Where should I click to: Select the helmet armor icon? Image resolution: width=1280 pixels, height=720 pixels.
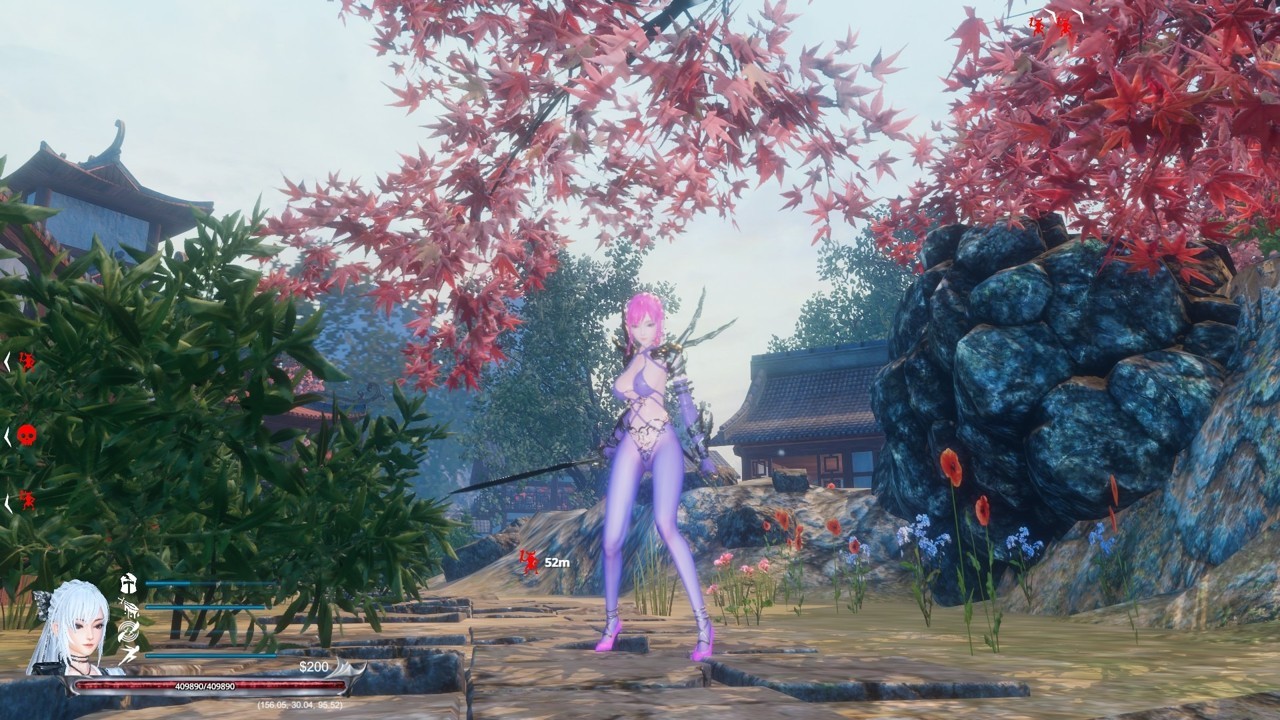point(128,583)
